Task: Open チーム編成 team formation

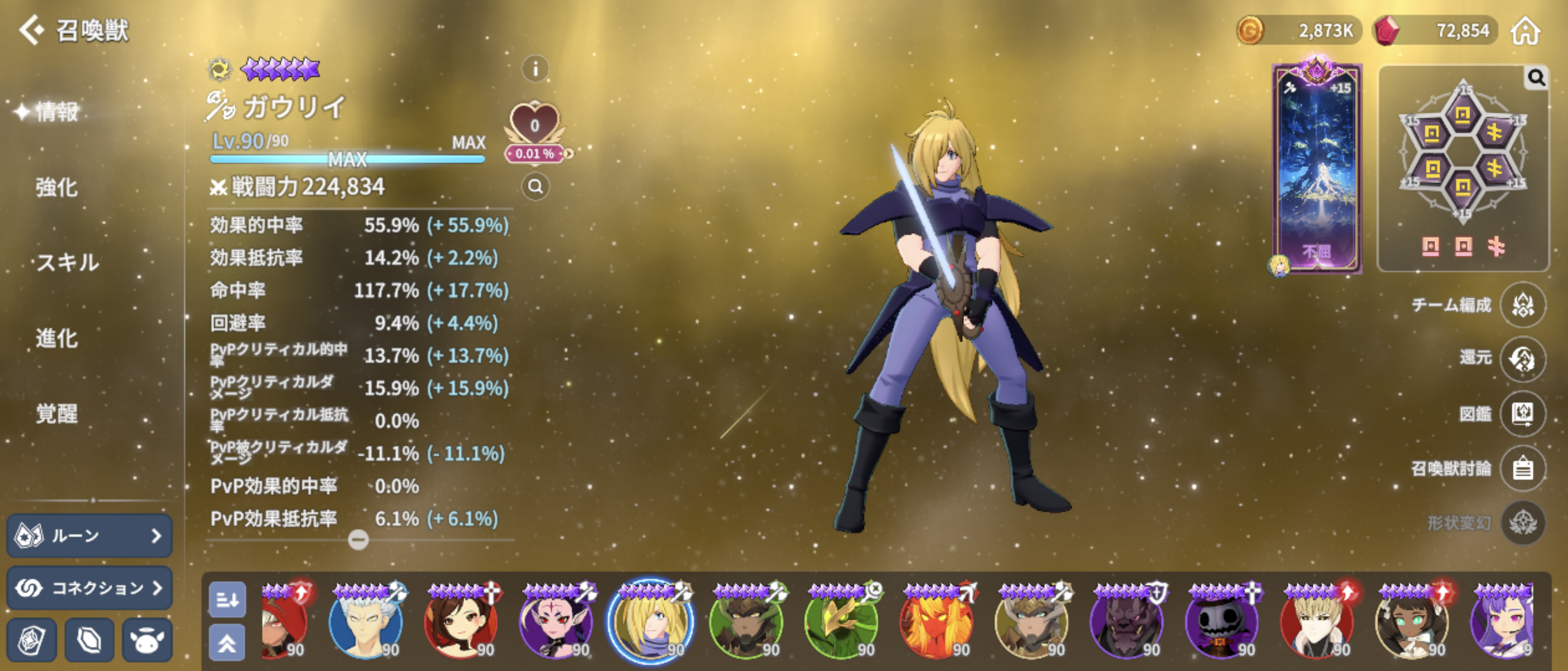Action: pyautogui.click(x=1522, y=305)
